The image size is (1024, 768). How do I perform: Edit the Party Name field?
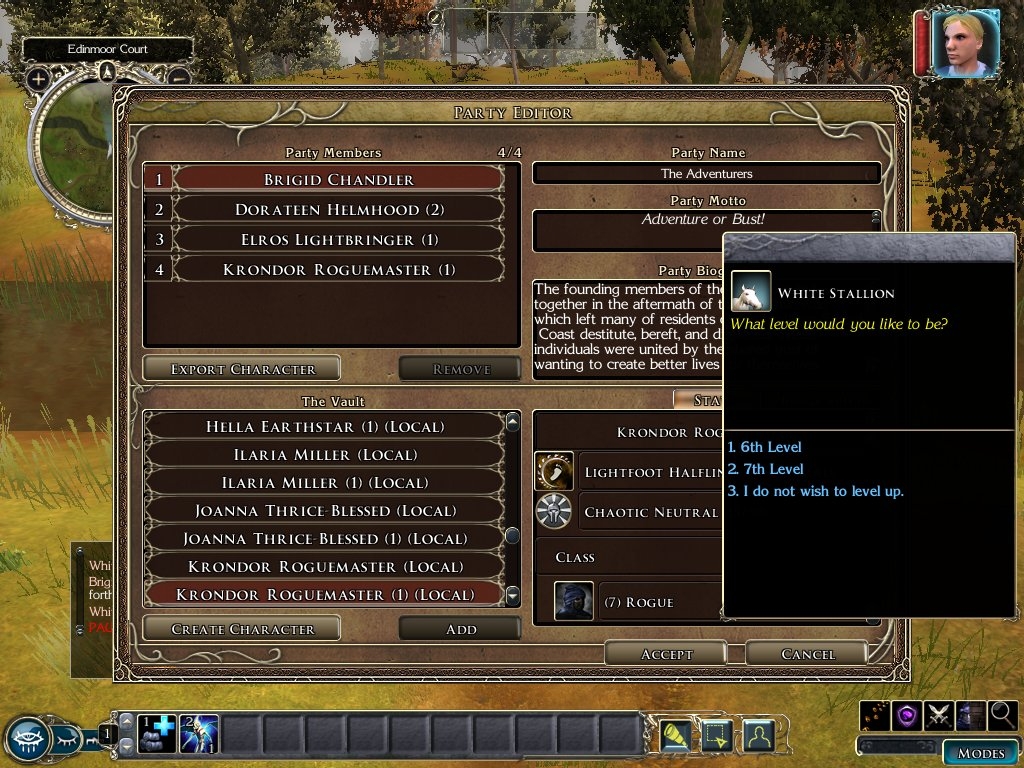pos(707,173)
